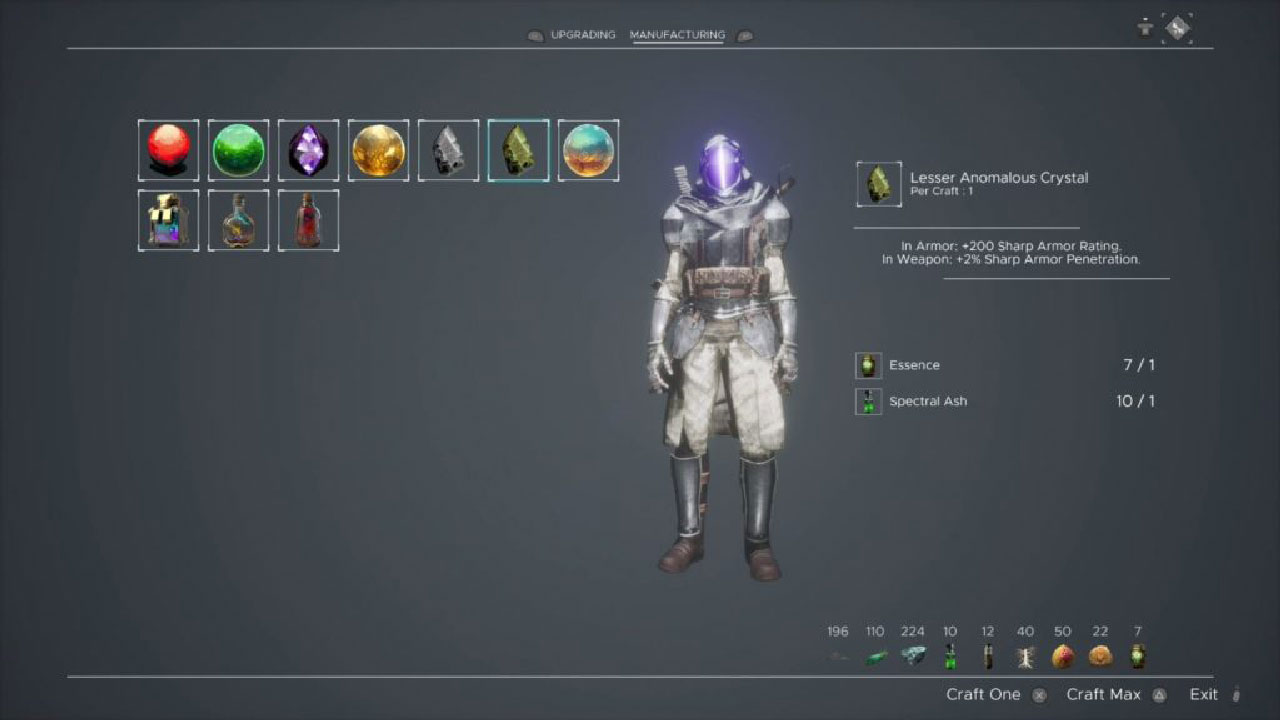Select the Spectral Ash ingredient row

[1005, 401]
